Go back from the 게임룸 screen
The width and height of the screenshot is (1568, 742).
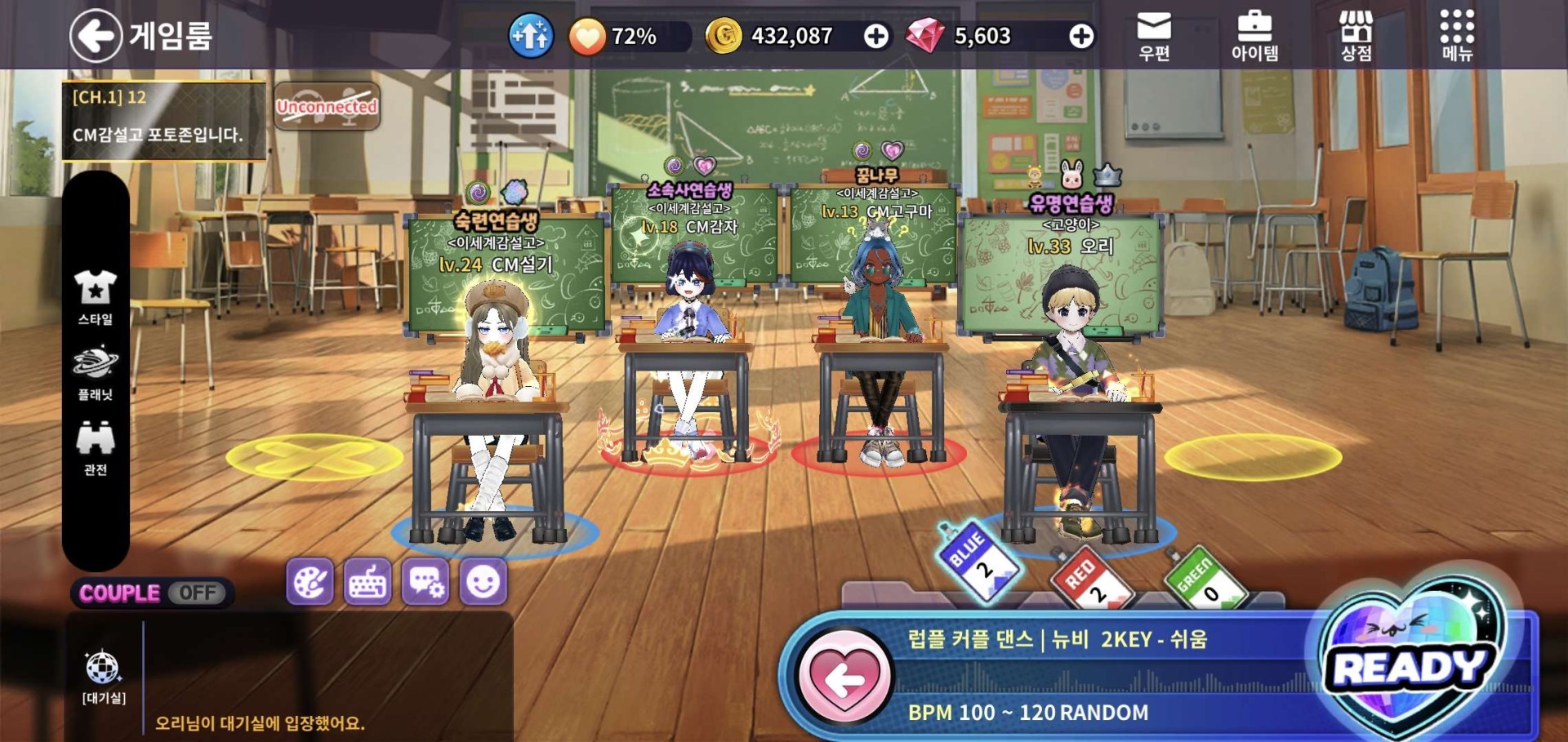coord(96,36)
